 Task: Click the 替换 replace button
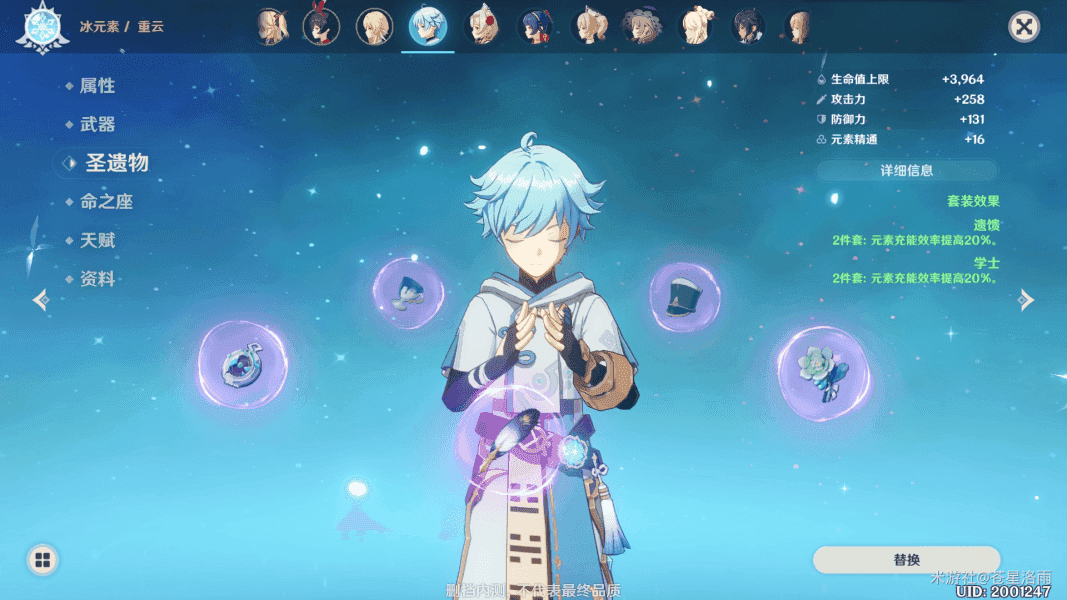pos(906,560)
